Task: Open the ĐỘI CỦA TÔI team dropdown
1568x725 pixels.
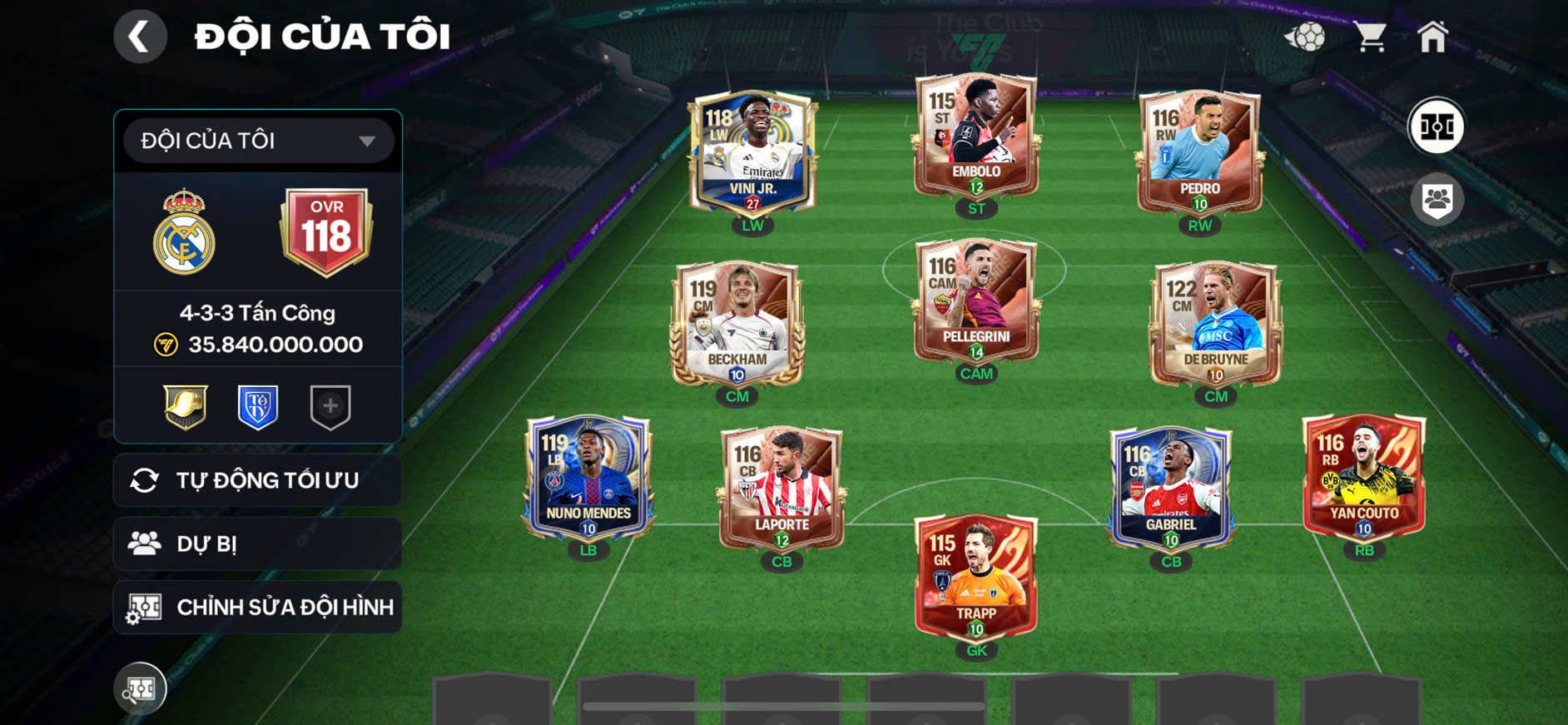Action: pos(256,140)
